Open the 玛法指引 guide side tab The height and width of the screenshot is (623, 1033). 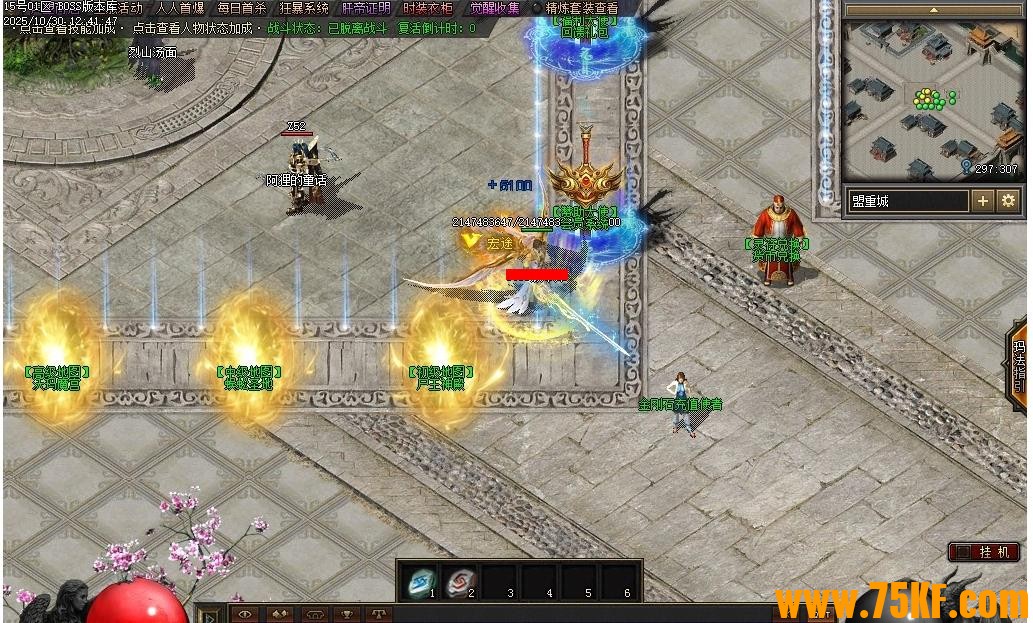point(1019,366)
